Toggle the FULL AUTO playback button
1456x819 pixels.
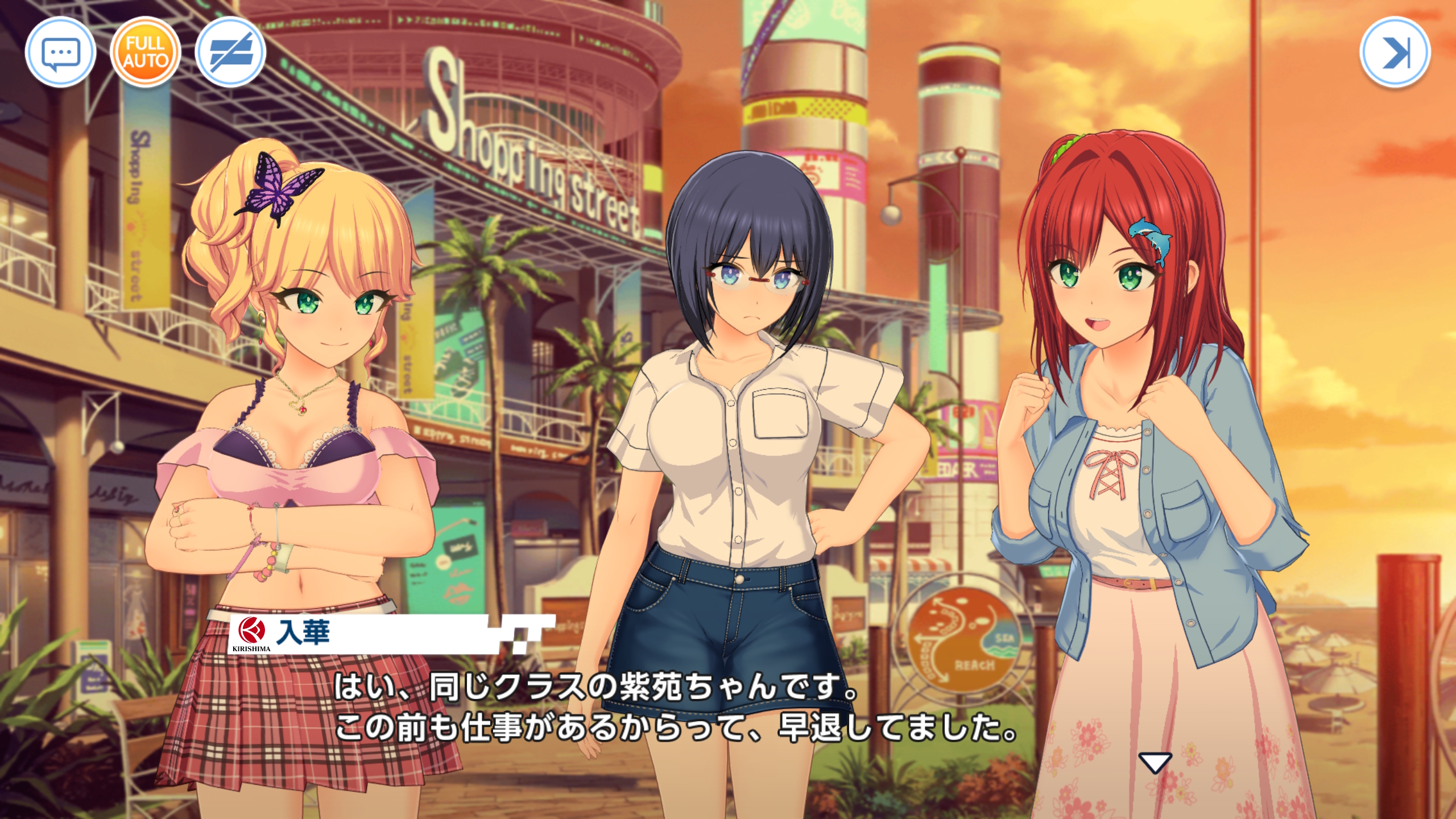pos(146,53)
